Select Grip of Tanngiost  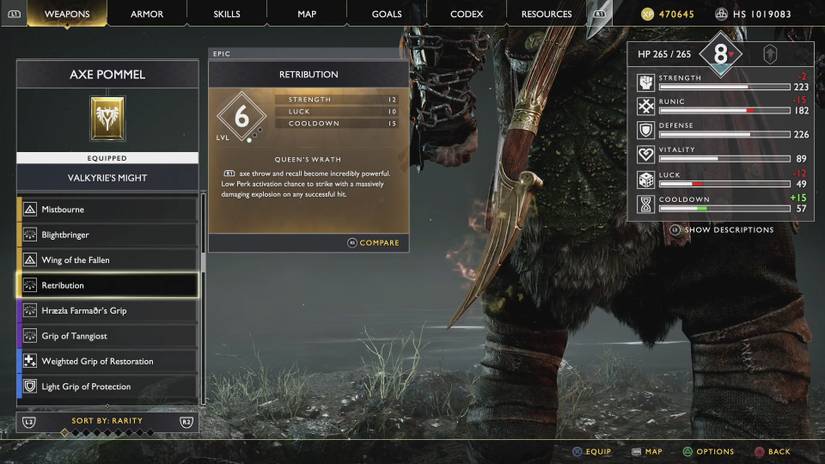tap(108, 336)
